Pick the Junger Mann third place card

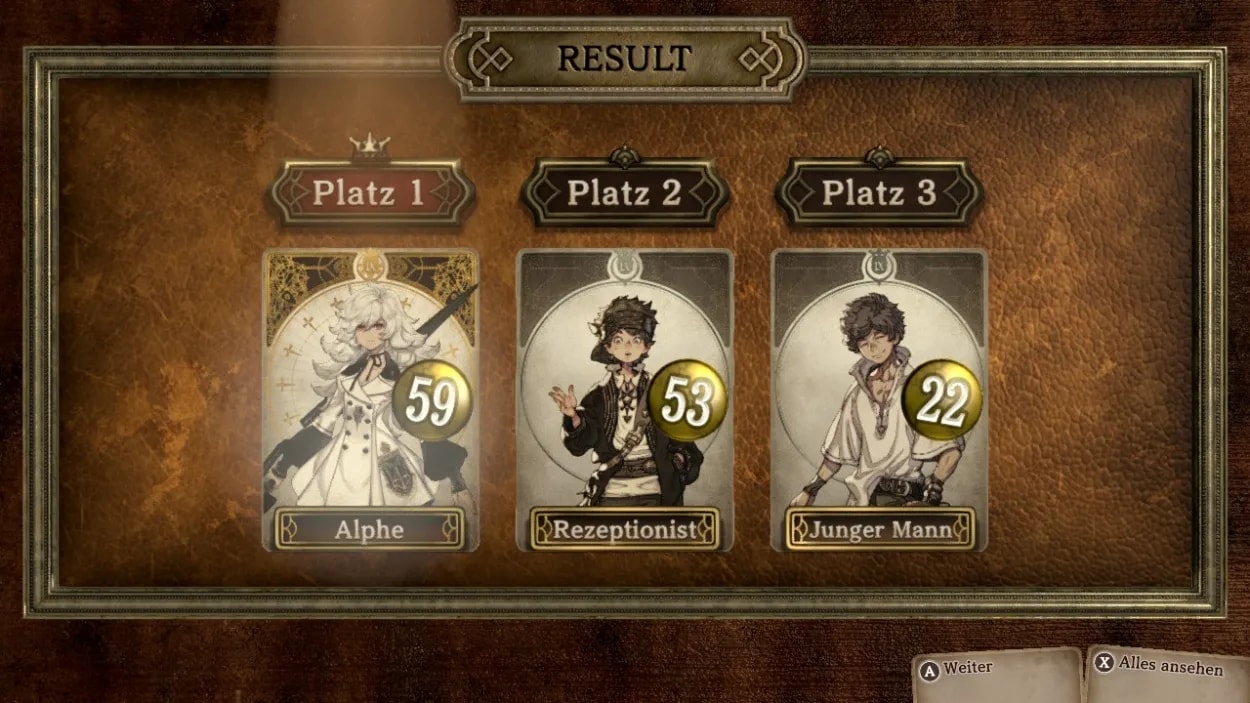point(879,400)
